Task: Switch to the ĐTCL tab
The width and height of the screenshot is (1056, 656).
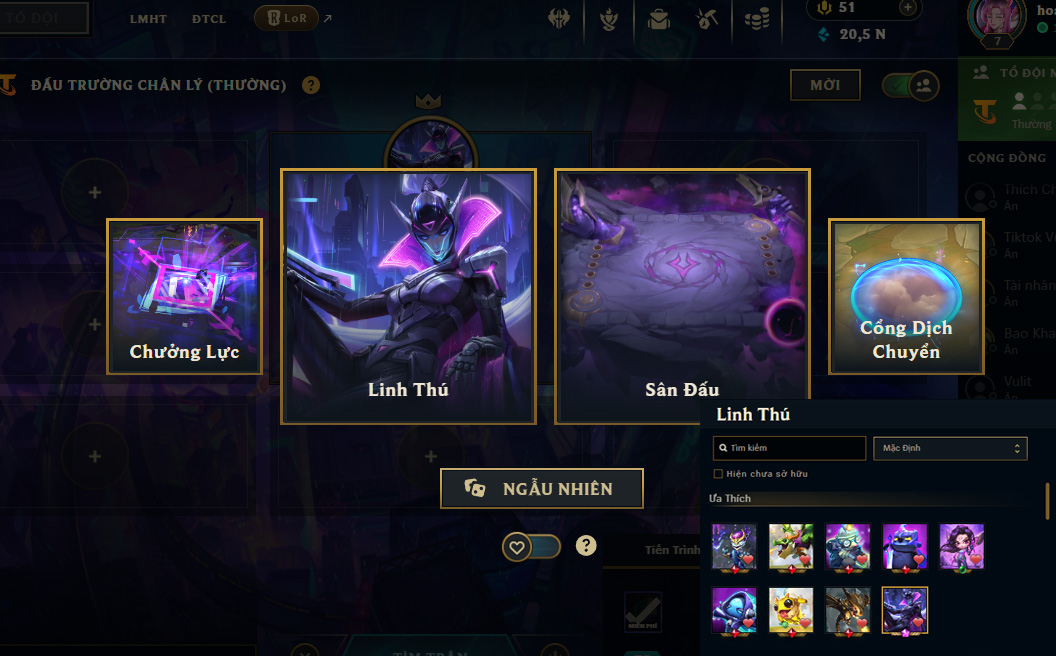Action: click(209, 19)
